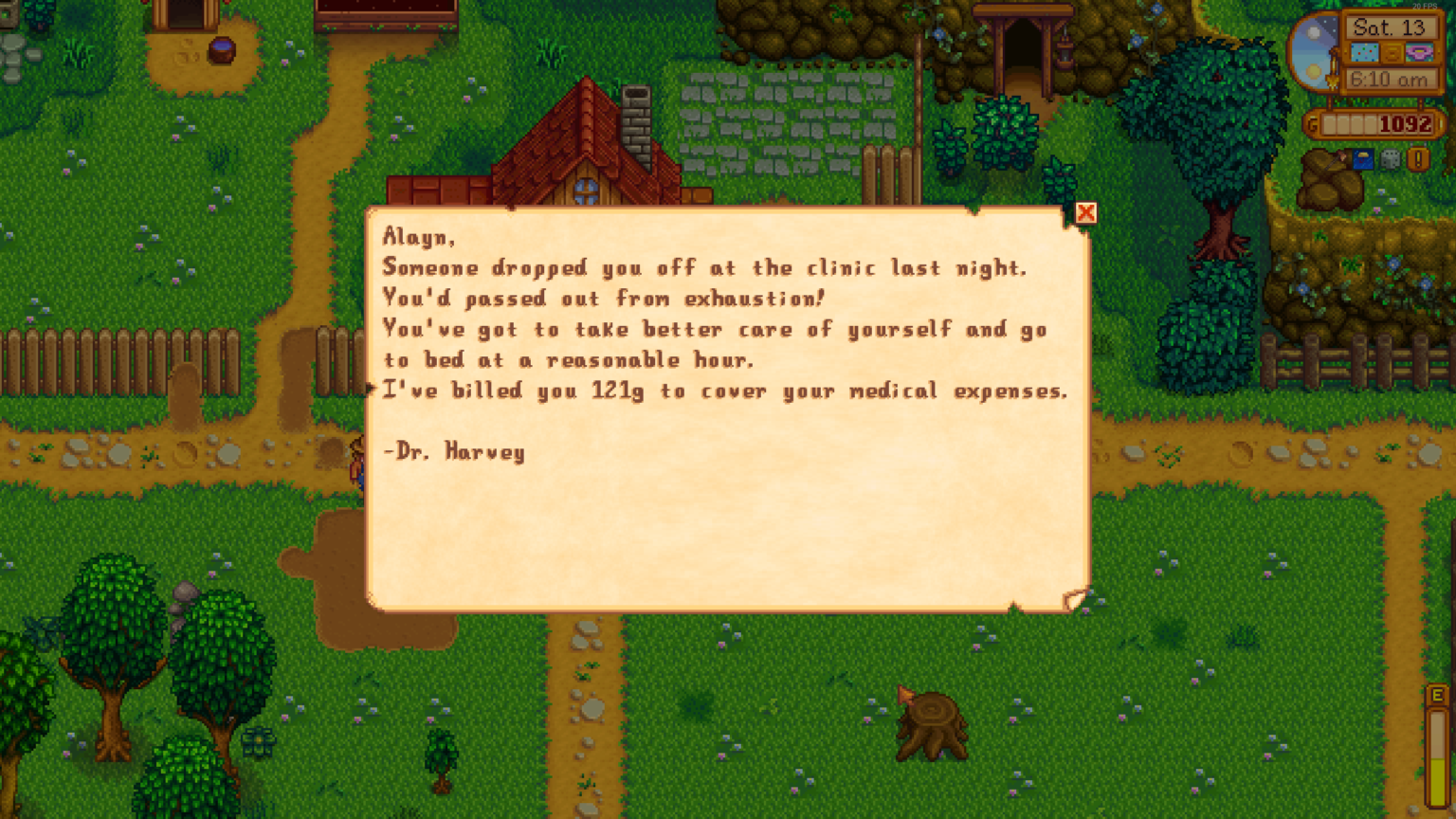
Task: Click the arrow marker beside the billing line
Action: [371, 389]
